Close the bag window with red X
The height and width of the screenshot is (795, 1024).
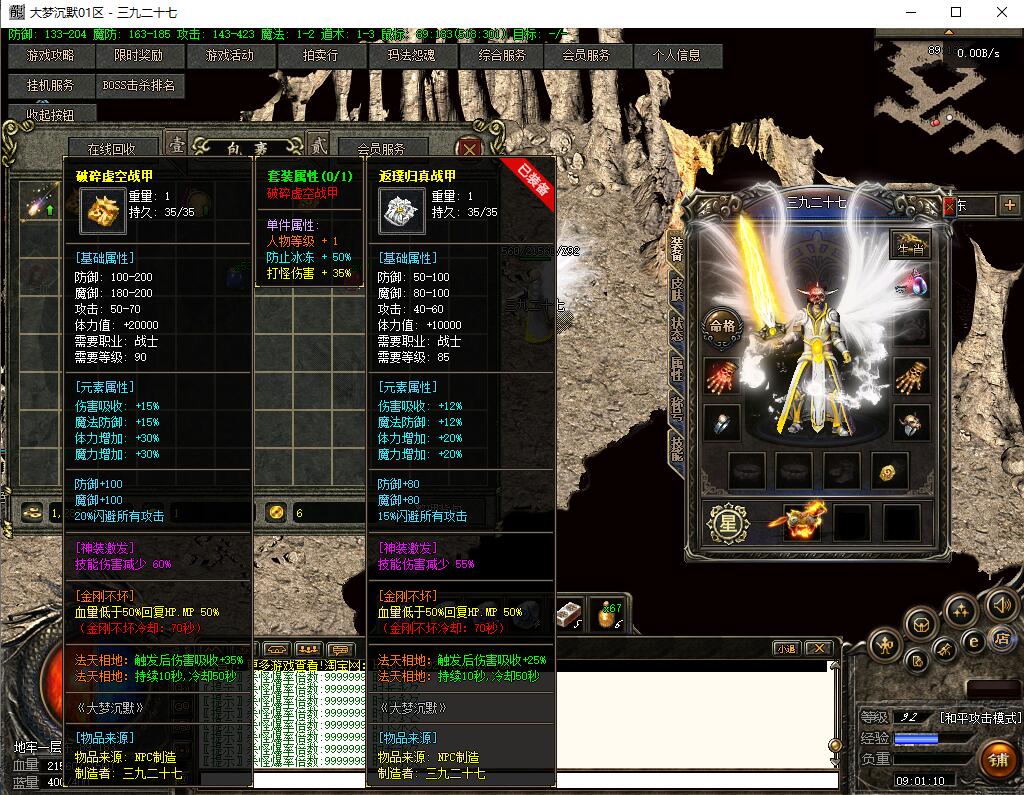pyautogui.click(x=468, y=148)
